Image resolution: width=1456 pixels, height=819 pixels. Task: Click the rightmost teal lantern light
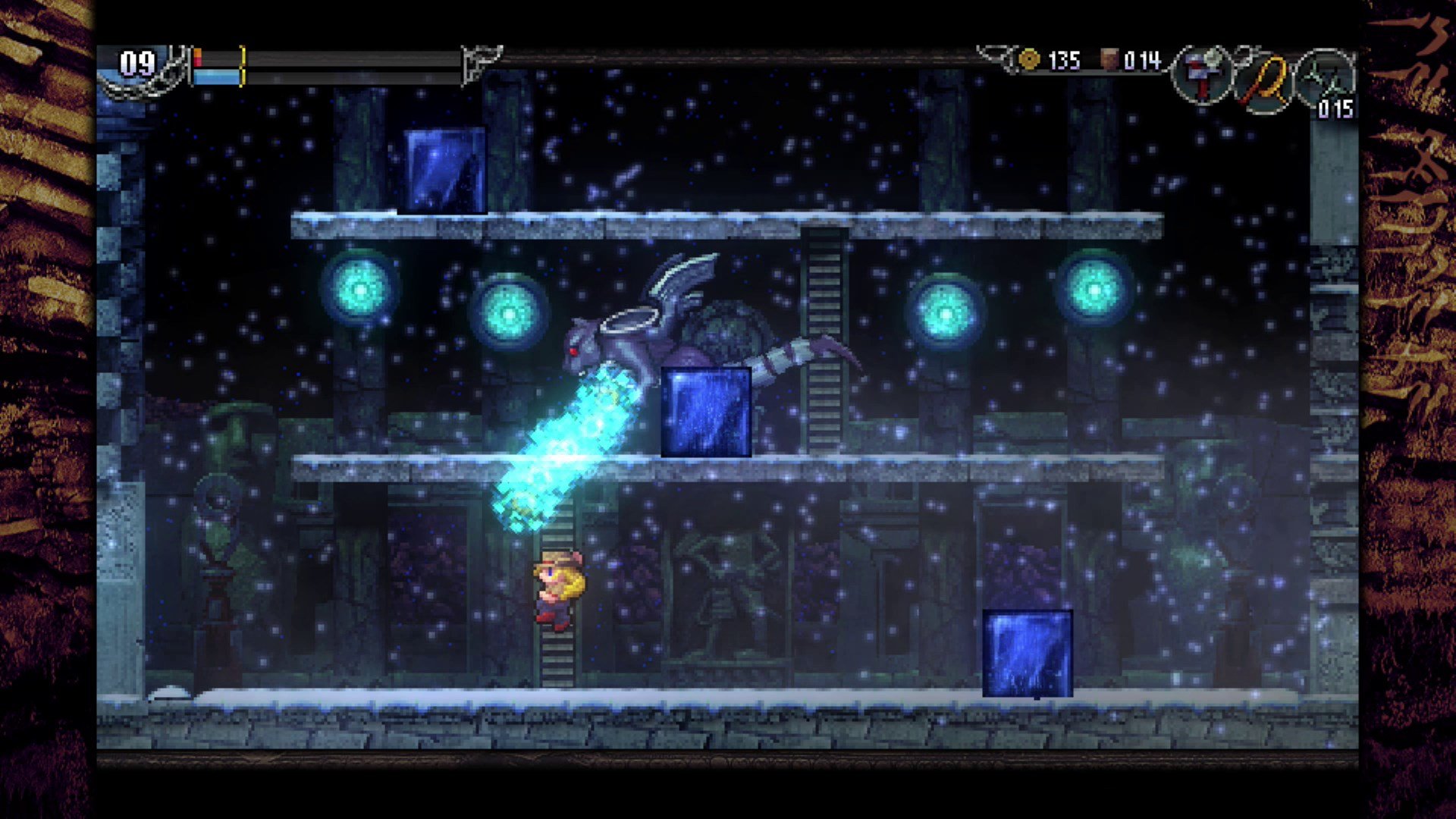1095,290
